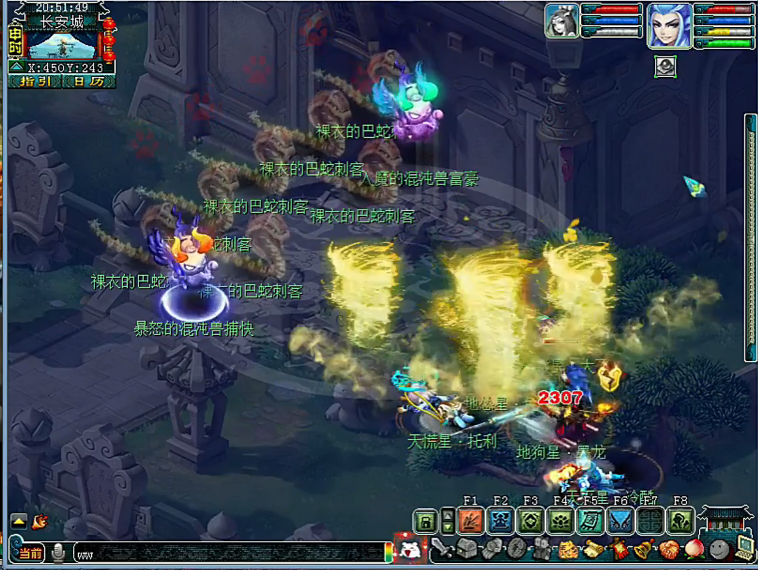Activate the F8 green cloud skill
The width and height of the screenshot is (758, 570).
pos(681,521)
